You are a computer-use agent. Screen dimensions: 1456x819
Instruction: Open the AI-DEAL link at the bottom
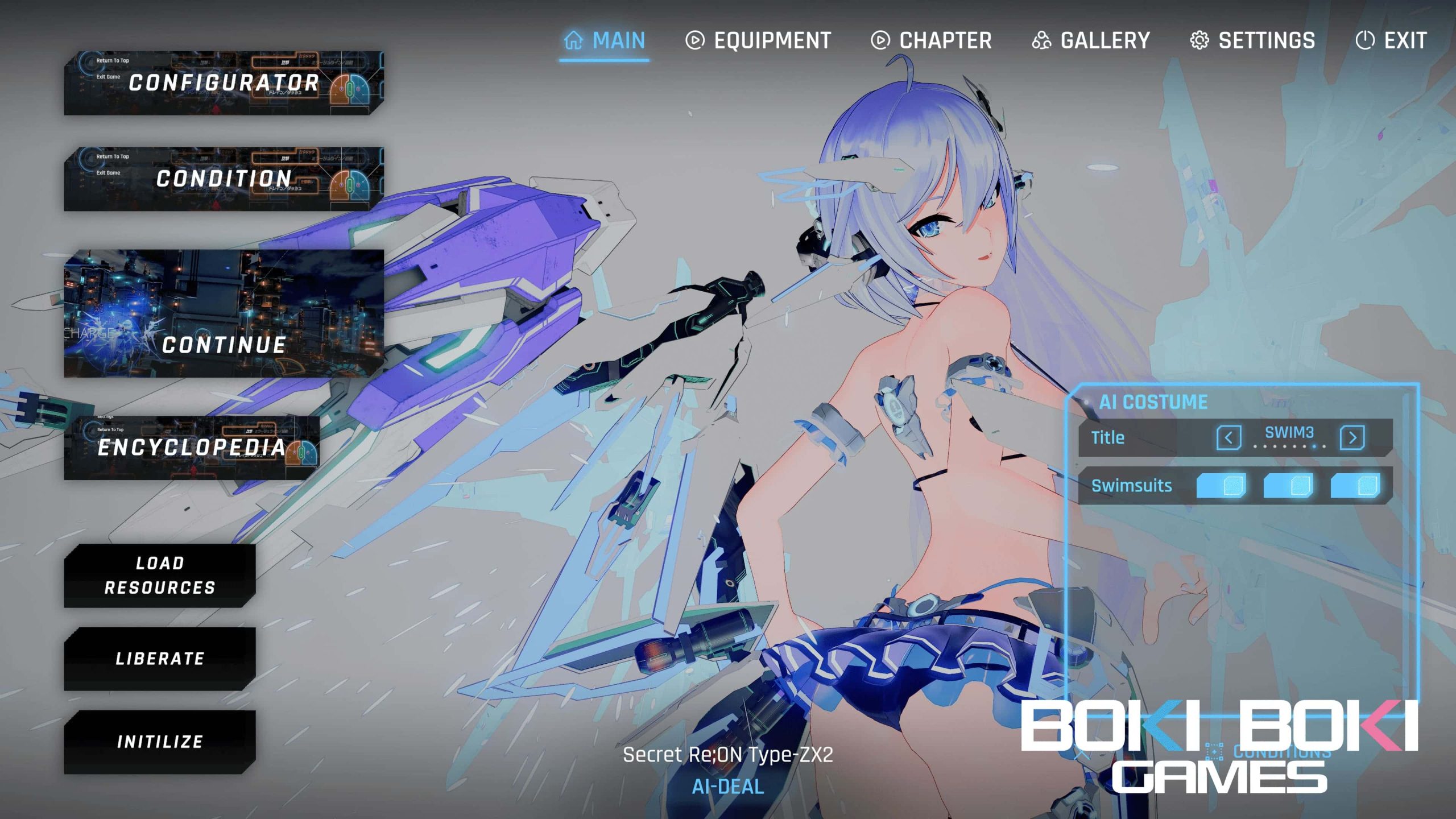coord(727,787)
